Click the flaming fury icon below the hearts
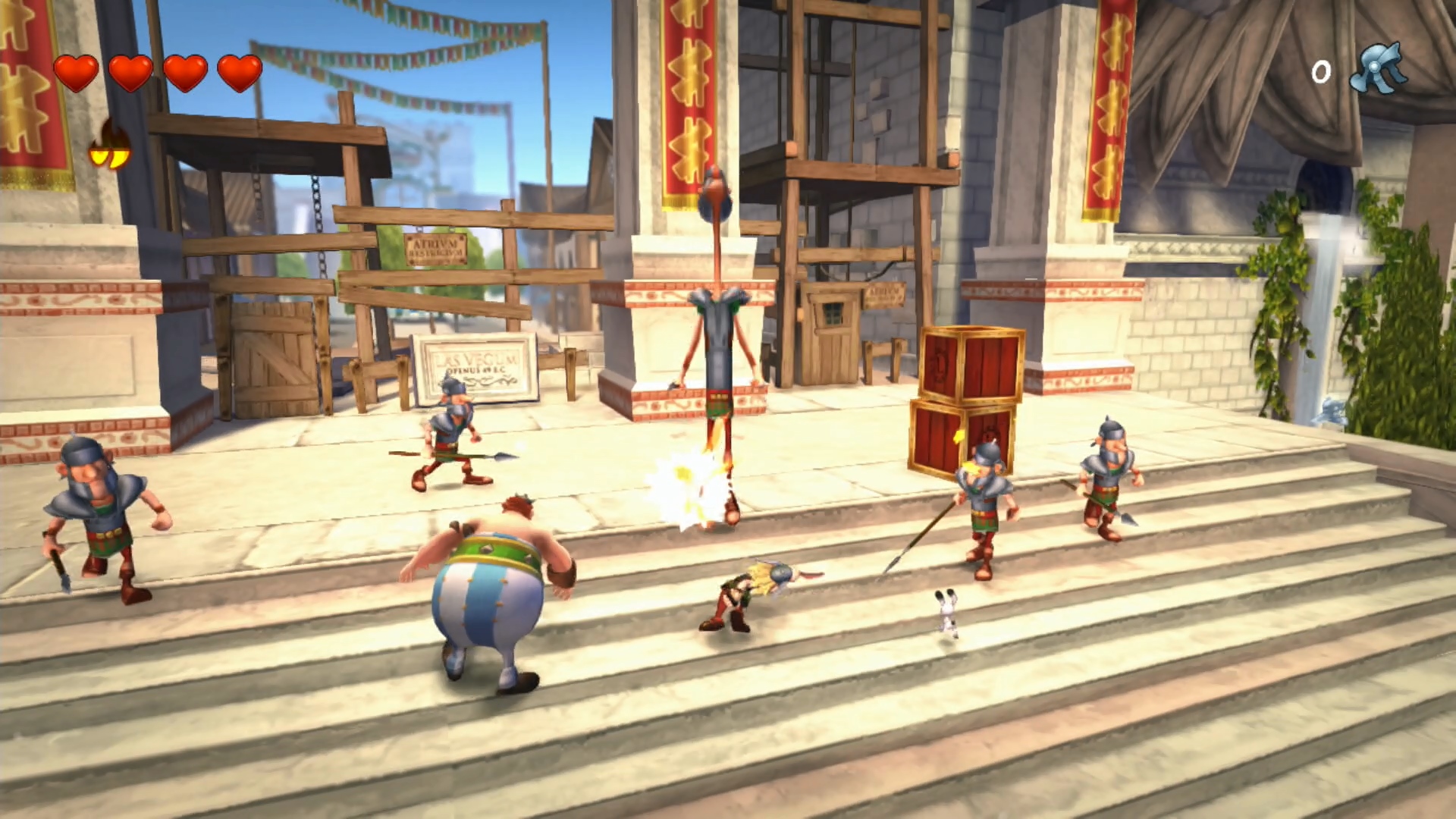This screenshot has width=1456, height=819. pos(110,146)
